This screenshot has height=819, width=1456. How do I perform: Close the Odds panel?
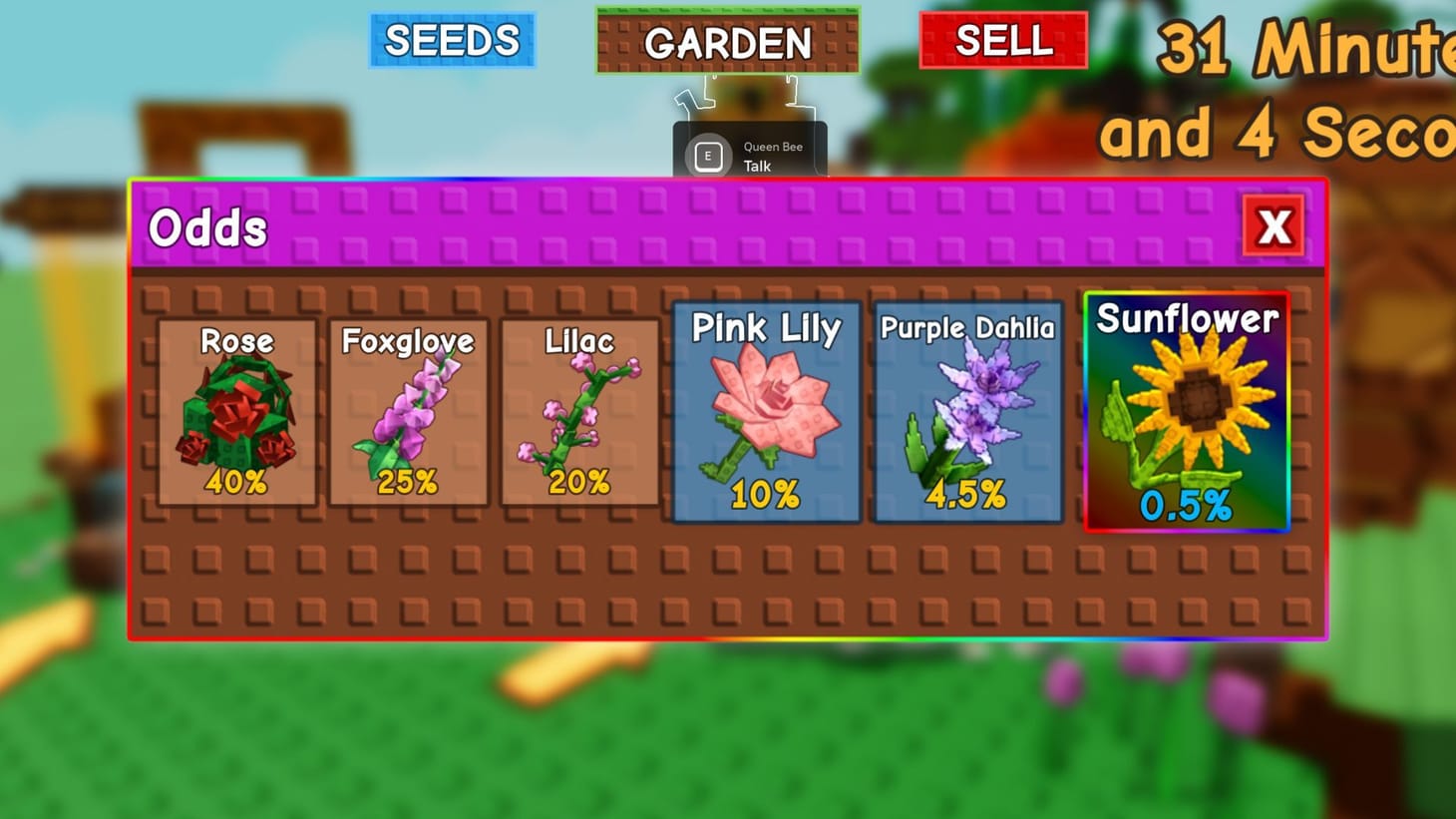point(1273,227)
